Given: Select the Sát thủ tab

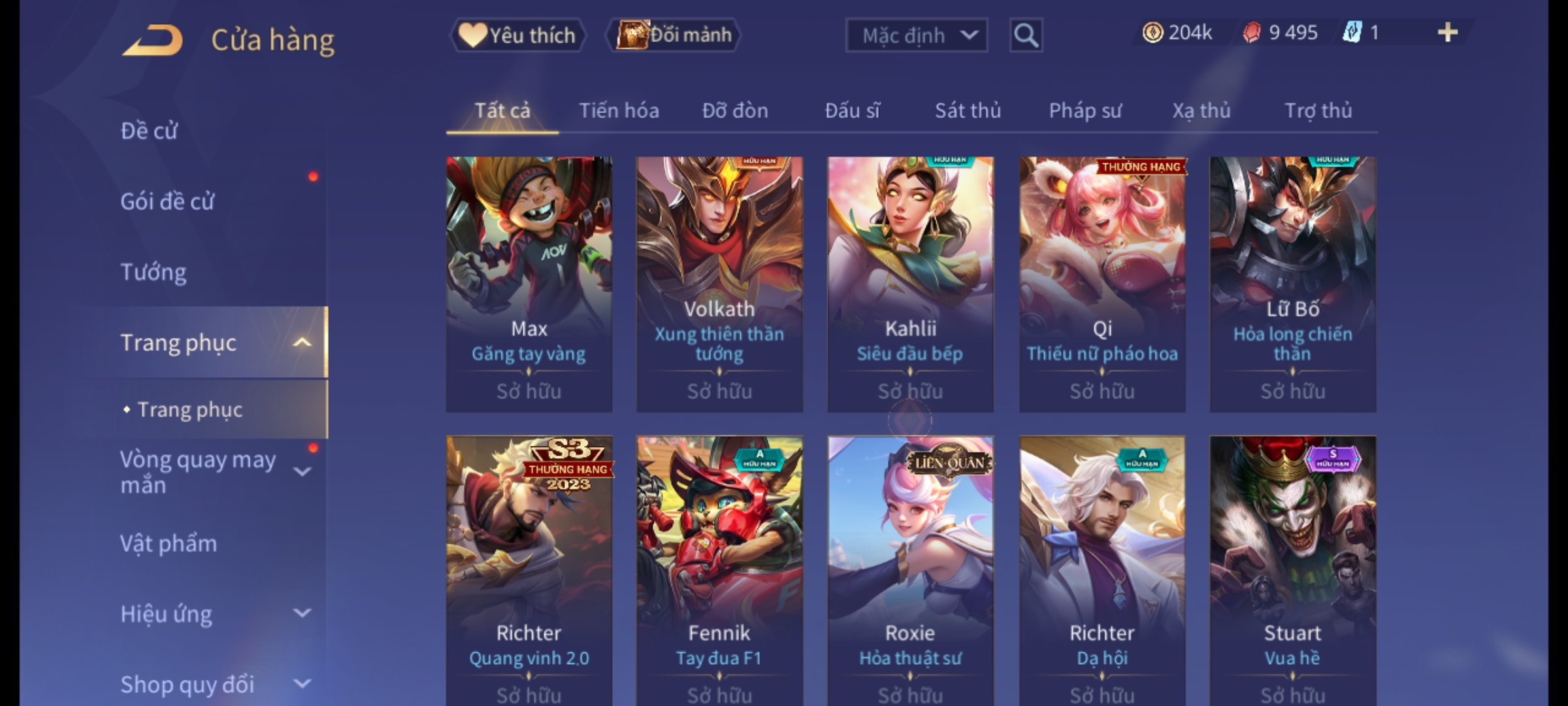Looking at the screenshot, I should click(x=968, y=110).
